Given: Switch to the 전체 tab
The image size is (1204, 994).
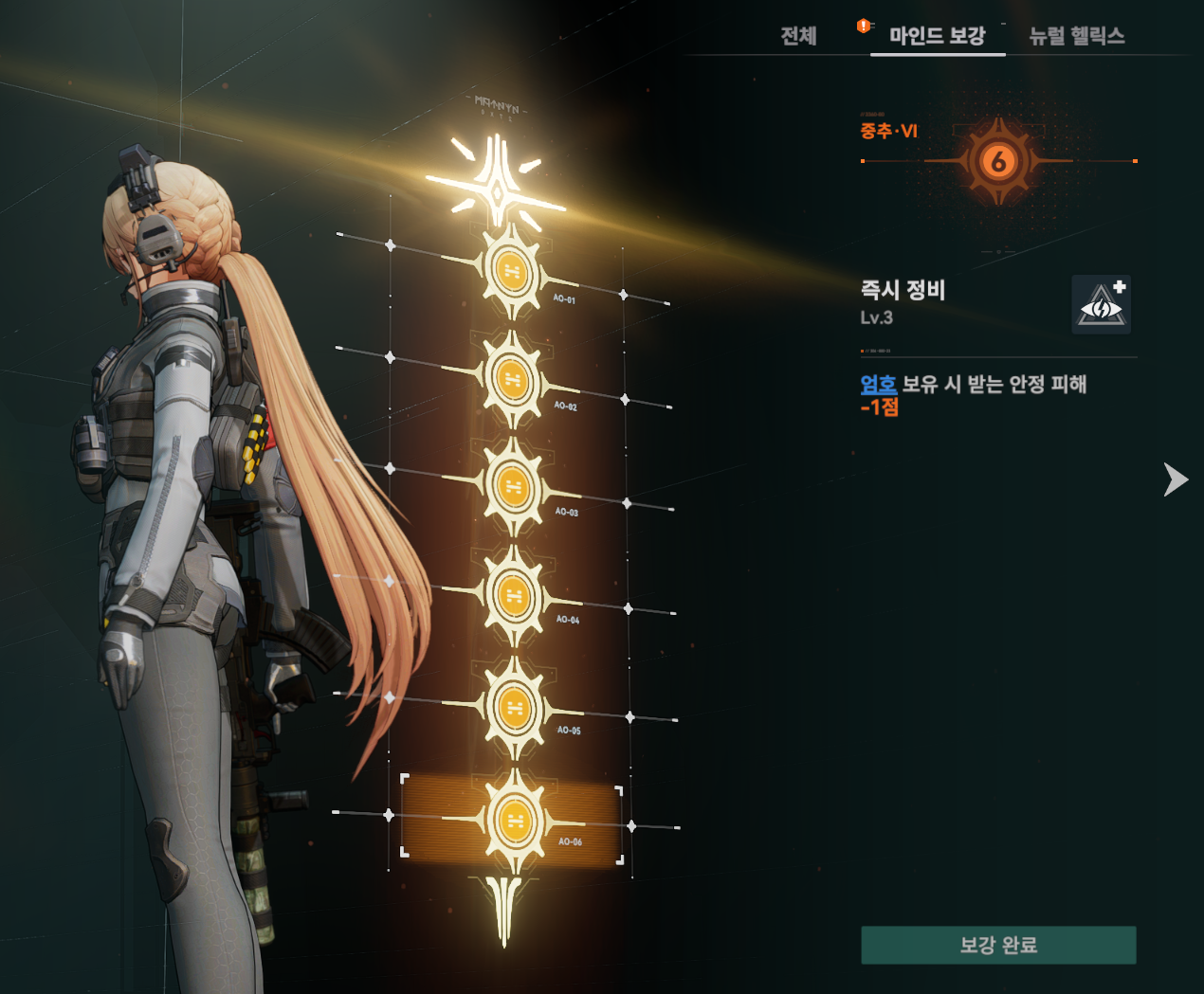Looking at the screenshot, I should tap(798, 36).
